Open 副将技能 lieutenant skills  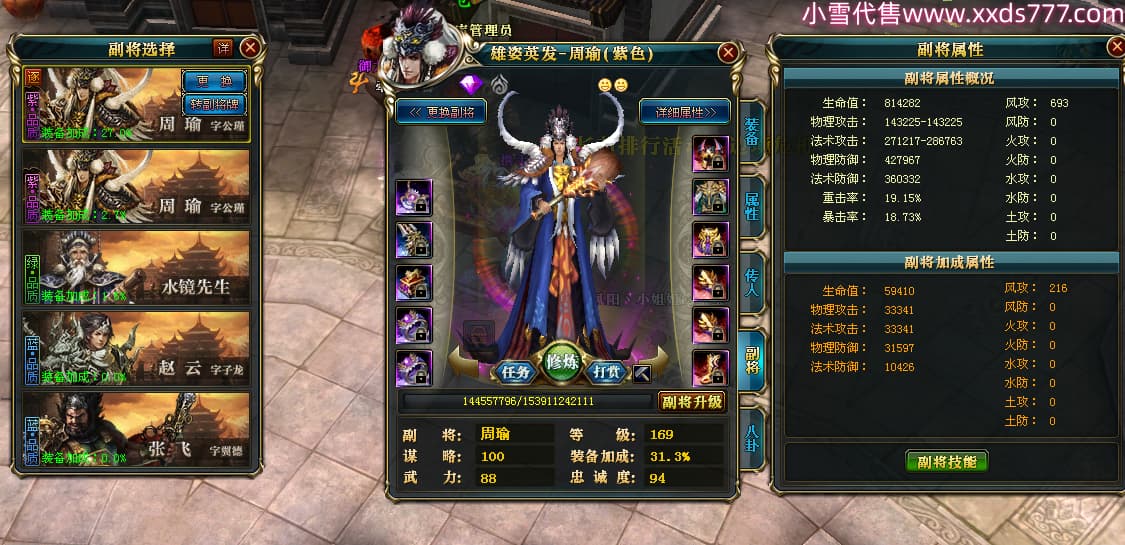(946, 461)
